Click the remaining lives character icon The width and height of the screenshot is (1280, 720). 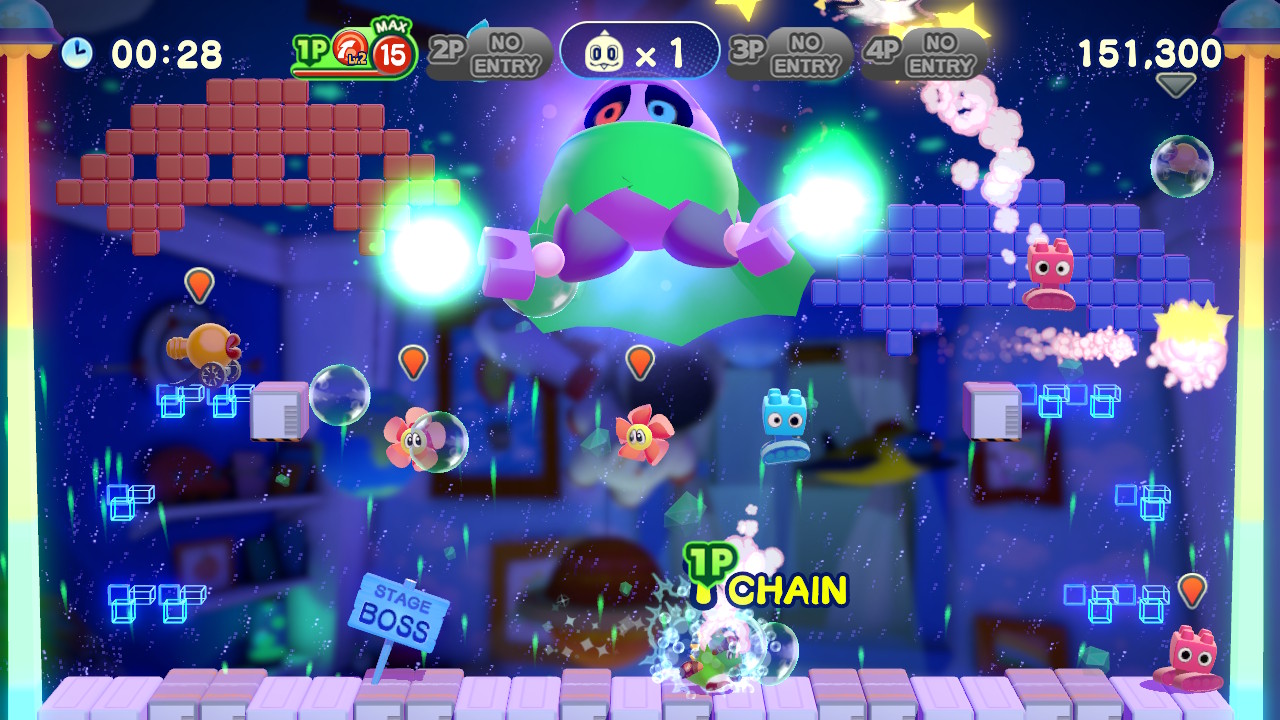tap(604, 53)
